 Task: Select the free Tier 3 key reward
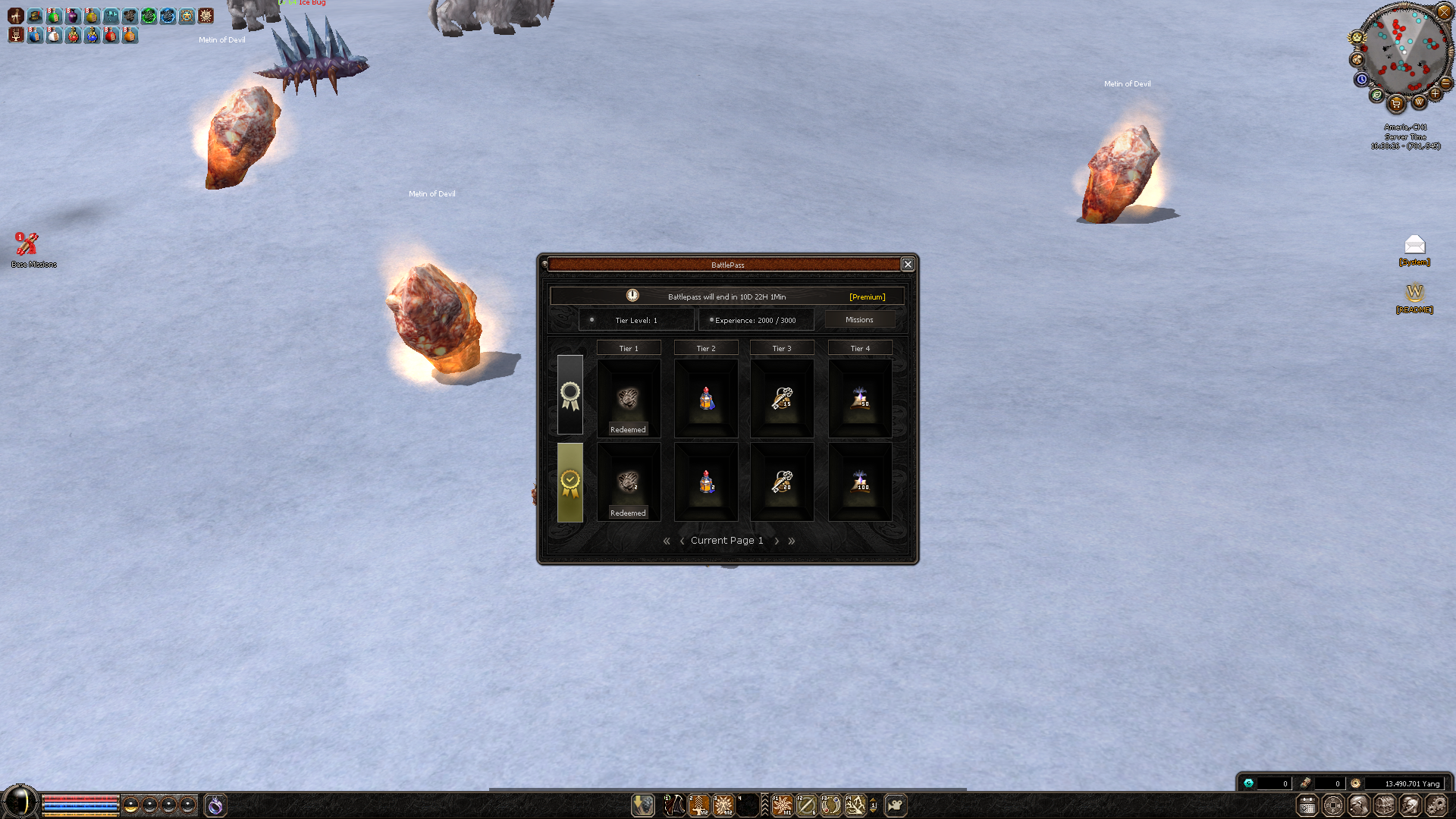(782, 399)
